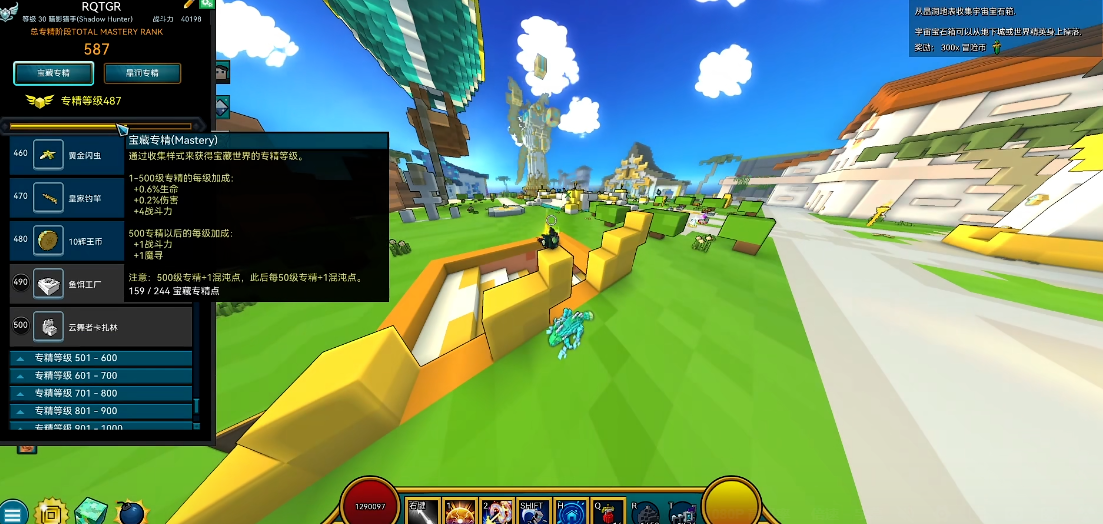
Task: Expand mastery levels 701 - 800
Action: click(100, 394)
